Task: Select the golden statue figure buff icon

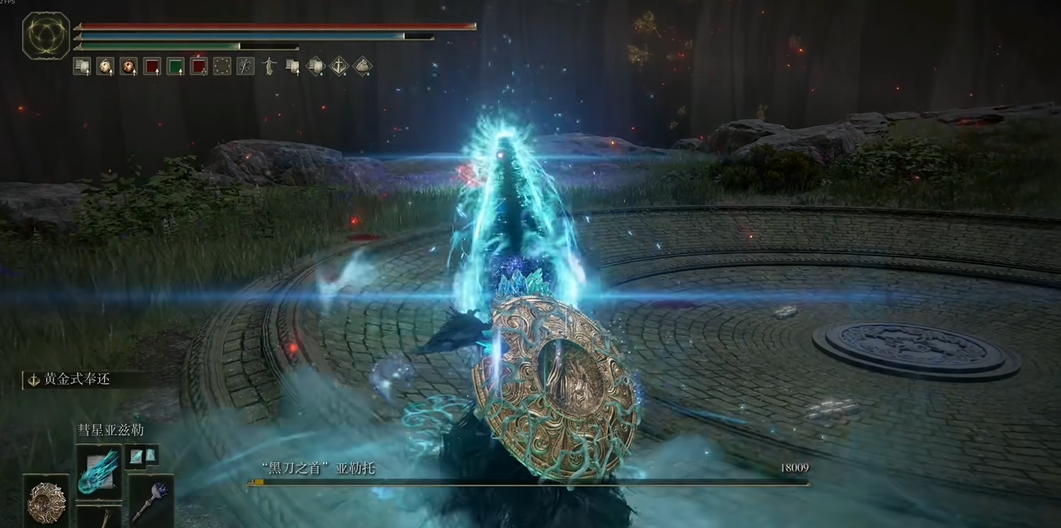Action: [x=269, y=67]
